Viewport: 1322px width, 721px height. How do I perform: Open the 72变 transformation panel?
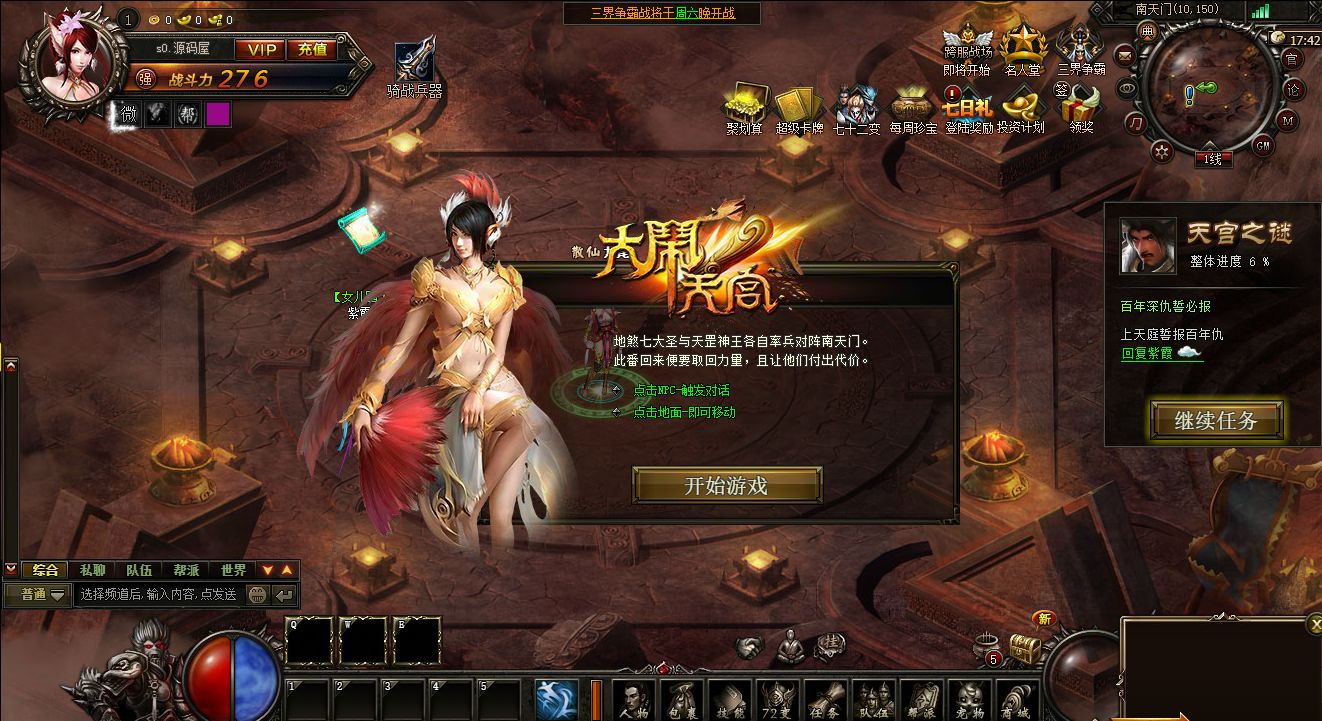coord(777,697)
